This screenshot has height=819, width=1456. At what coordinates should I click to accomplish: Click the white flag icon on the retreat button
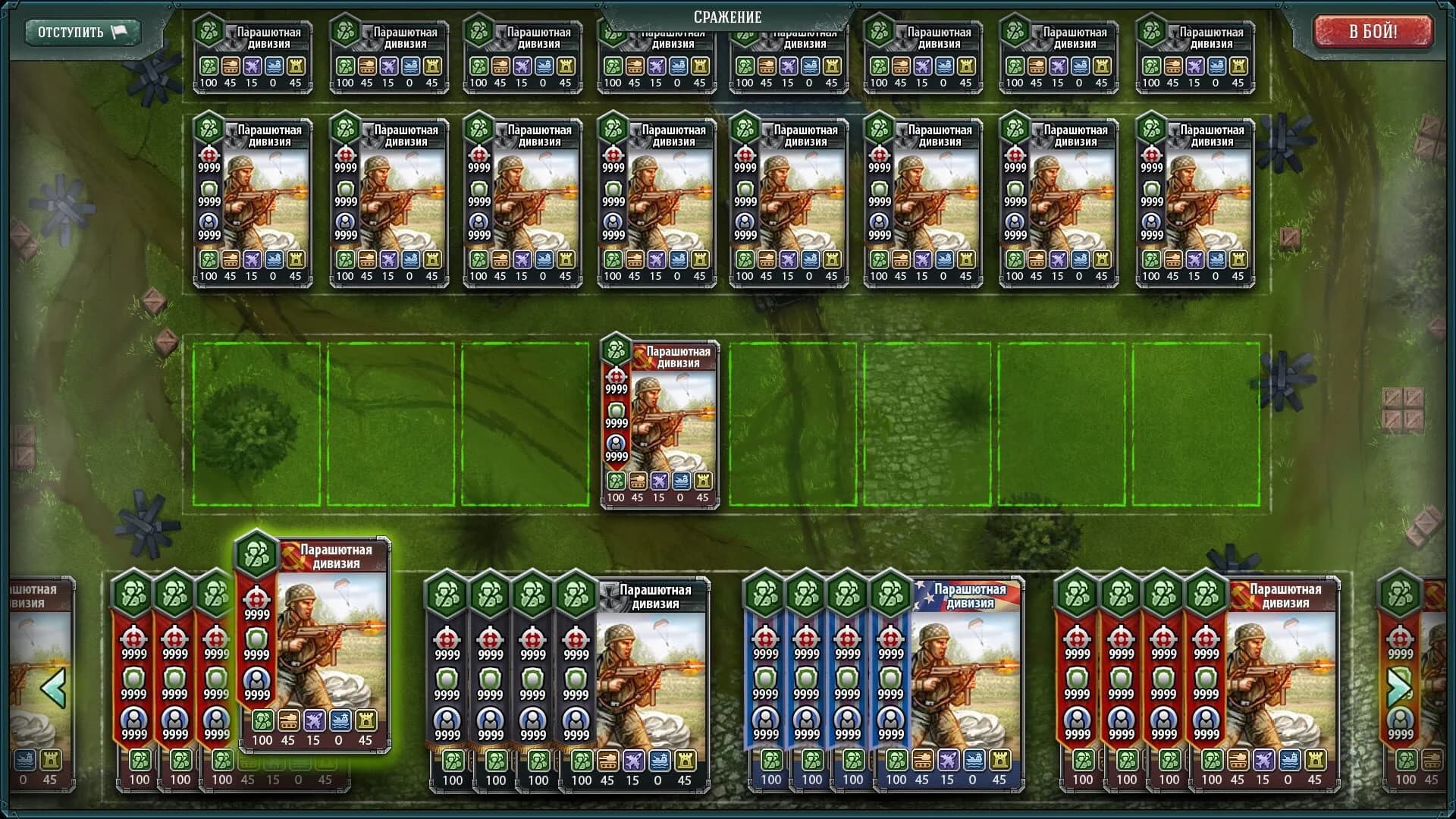click(119, 32)
